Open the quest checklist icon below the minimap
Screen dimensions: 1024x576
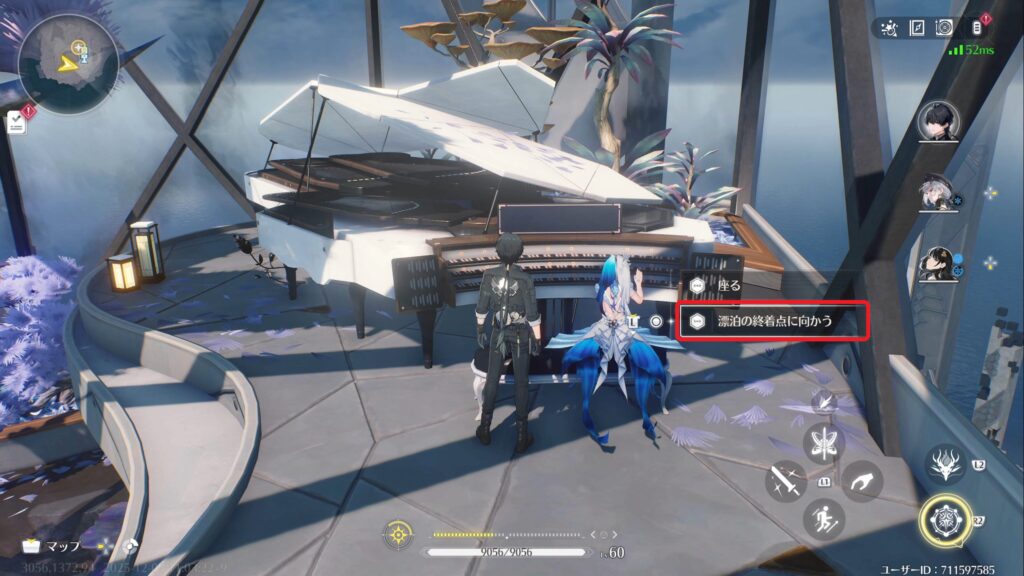click(17, 122)
